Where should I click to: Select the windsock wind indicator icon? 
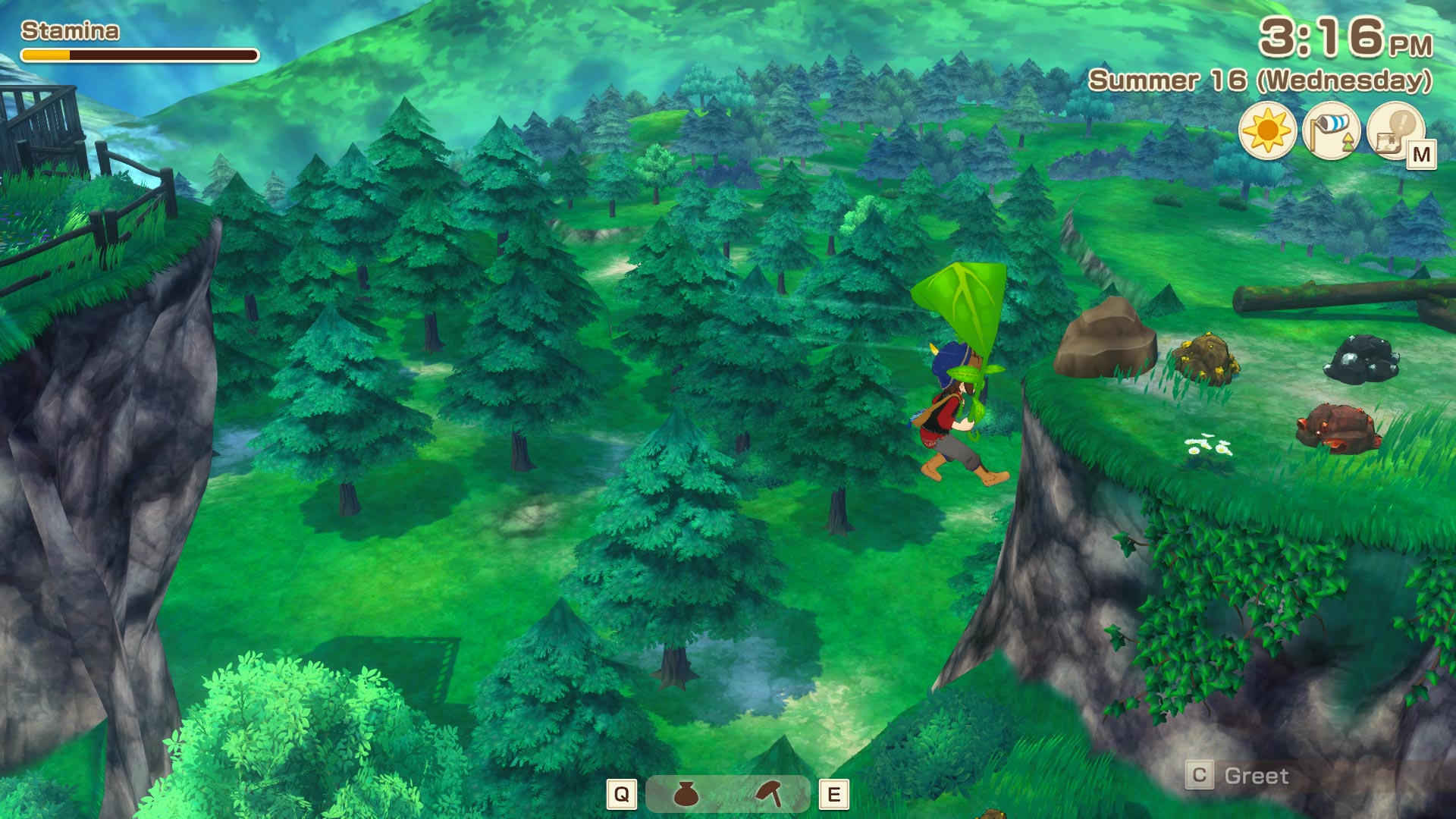coord(1331,131)
